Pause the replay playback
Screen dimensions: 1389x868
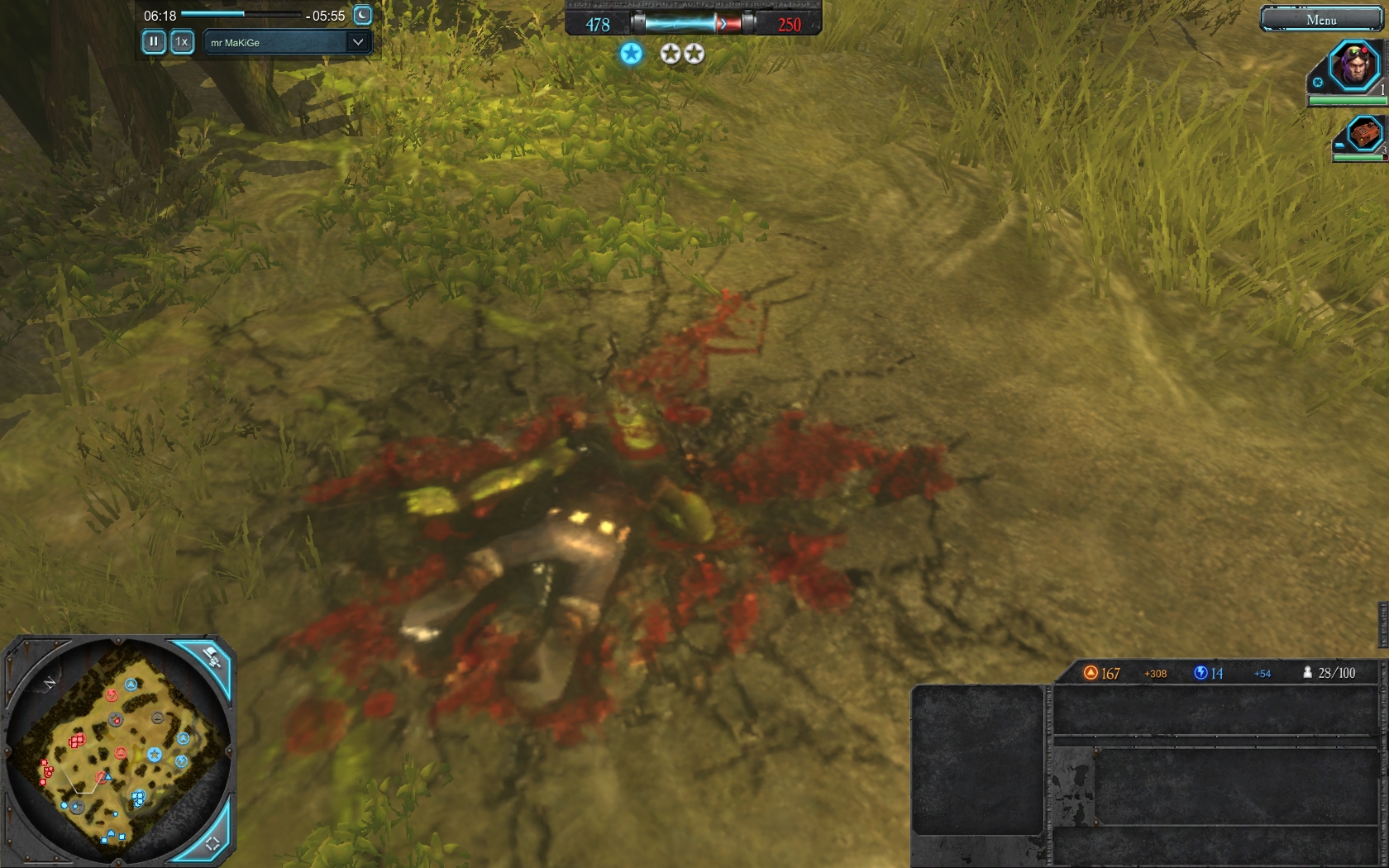154,41
